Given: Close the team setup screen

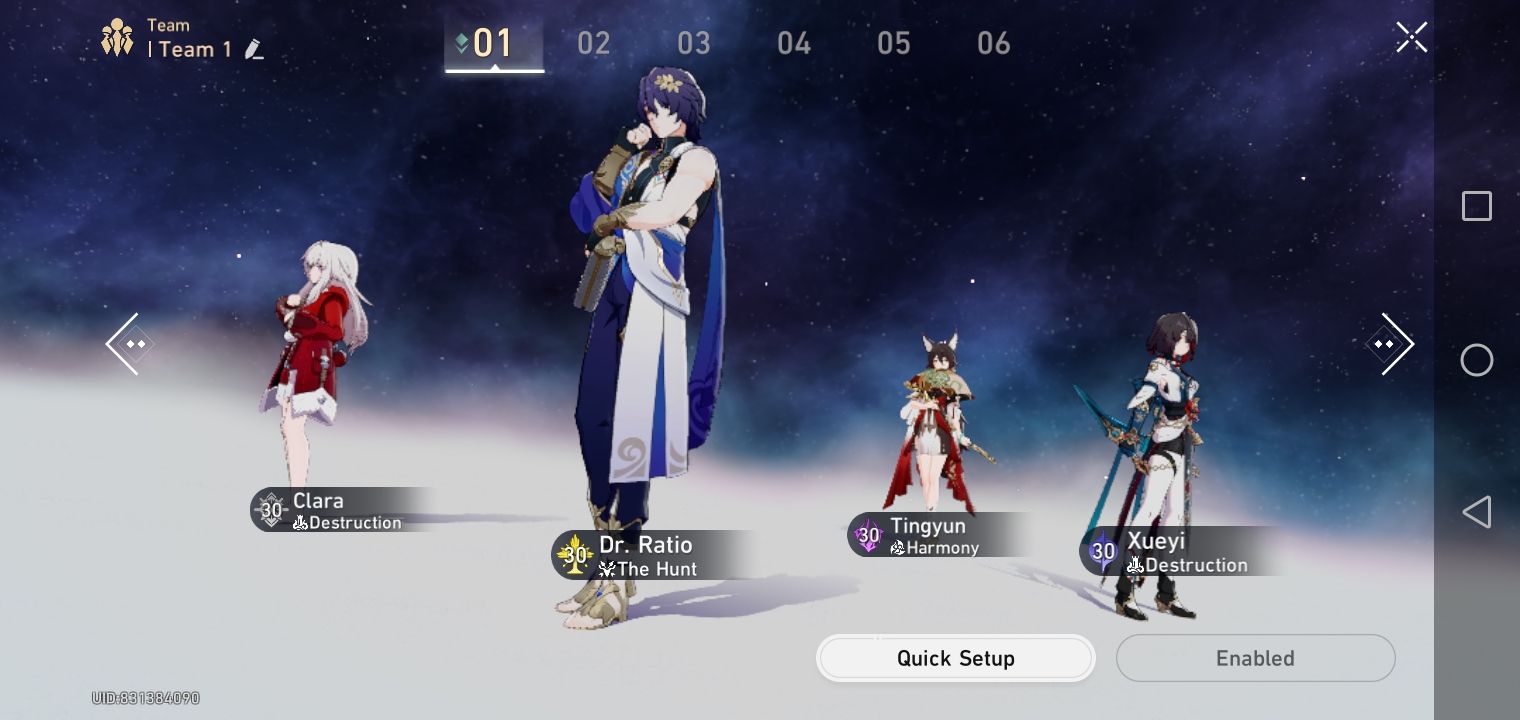Looking at the screenshot, I should (1411, 37).
